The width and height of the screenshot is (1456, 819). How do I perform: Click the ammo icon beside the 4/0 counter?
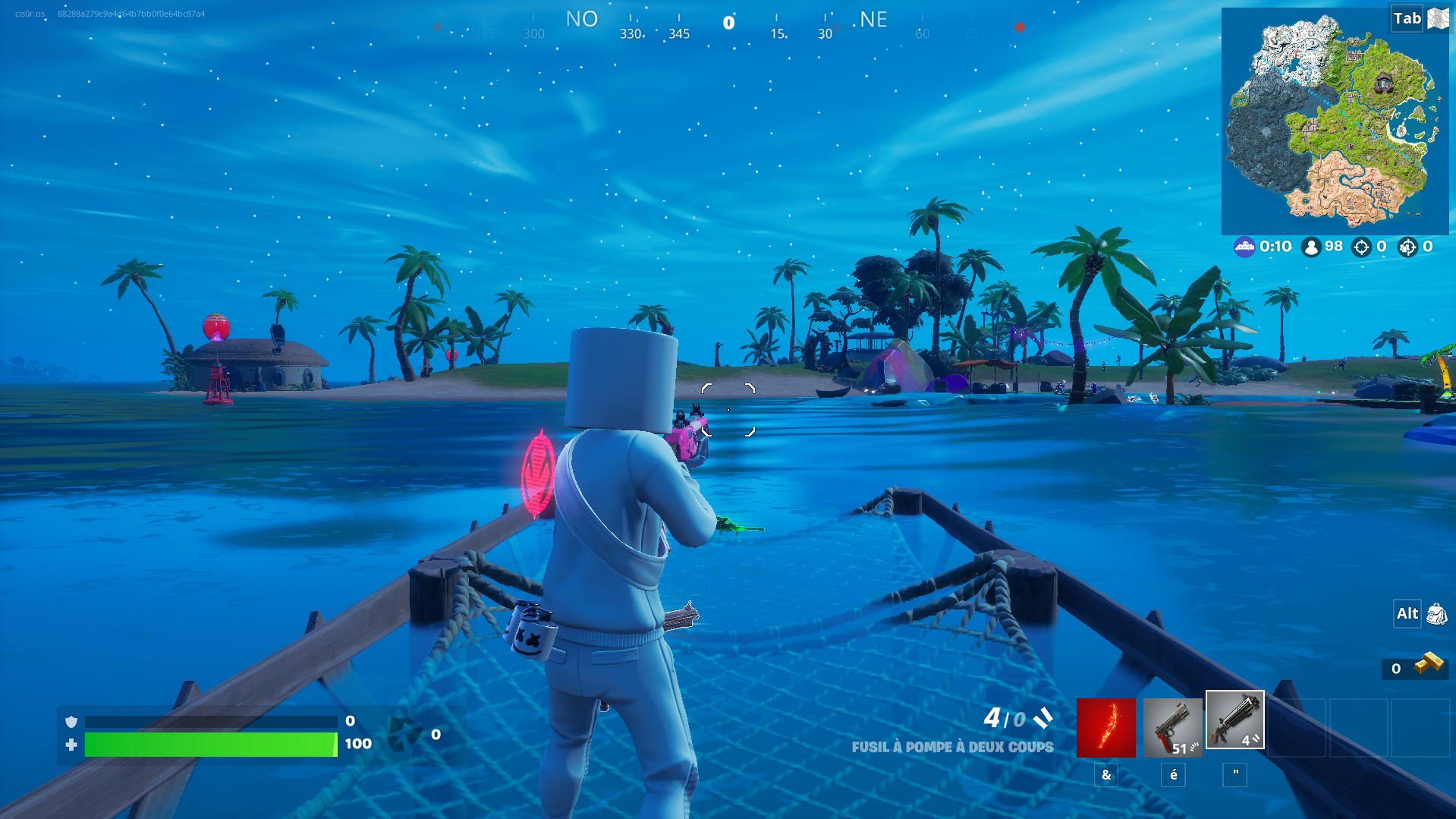[x=1043, y=719]
